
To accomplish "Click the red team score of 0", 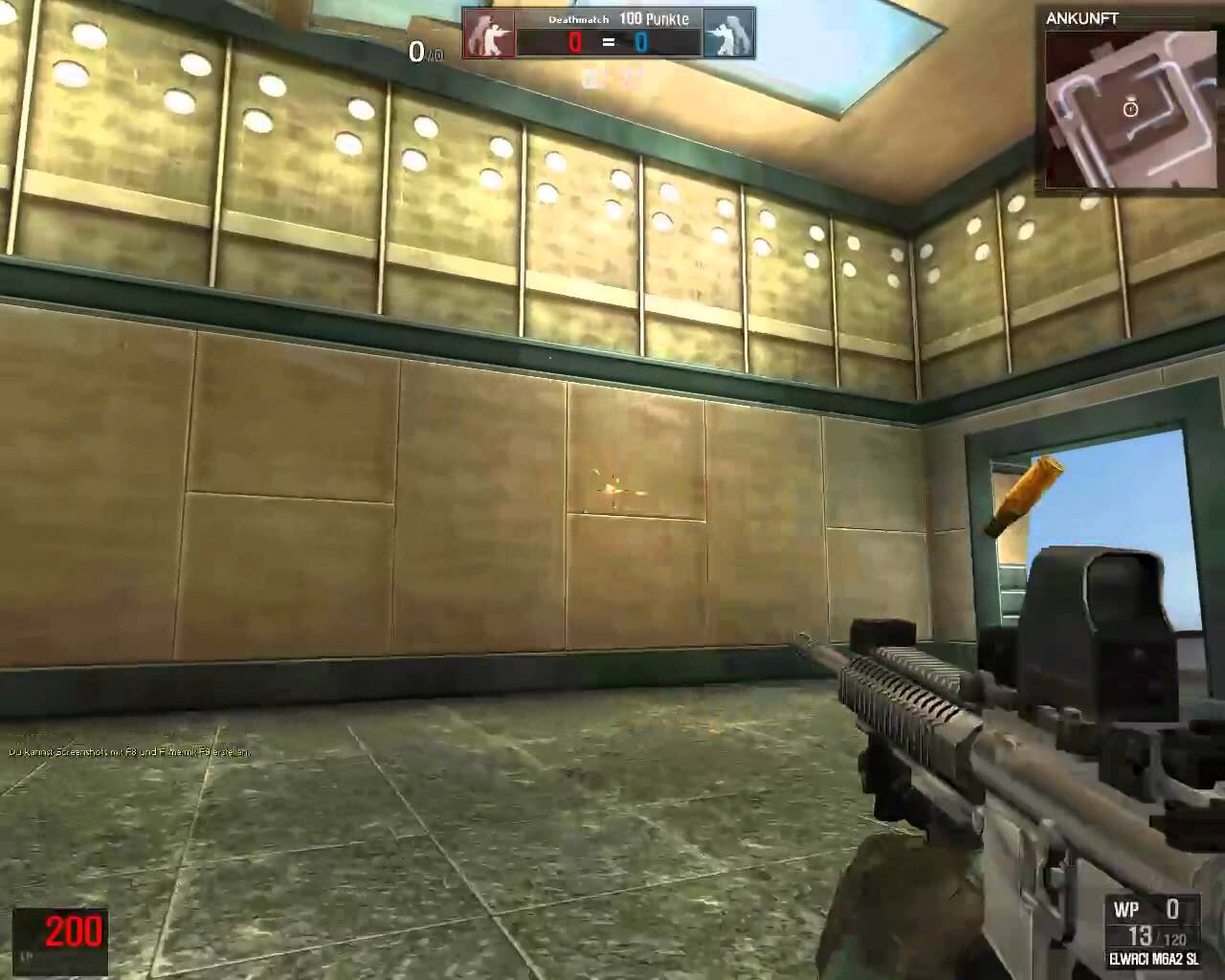I will 574,41.
